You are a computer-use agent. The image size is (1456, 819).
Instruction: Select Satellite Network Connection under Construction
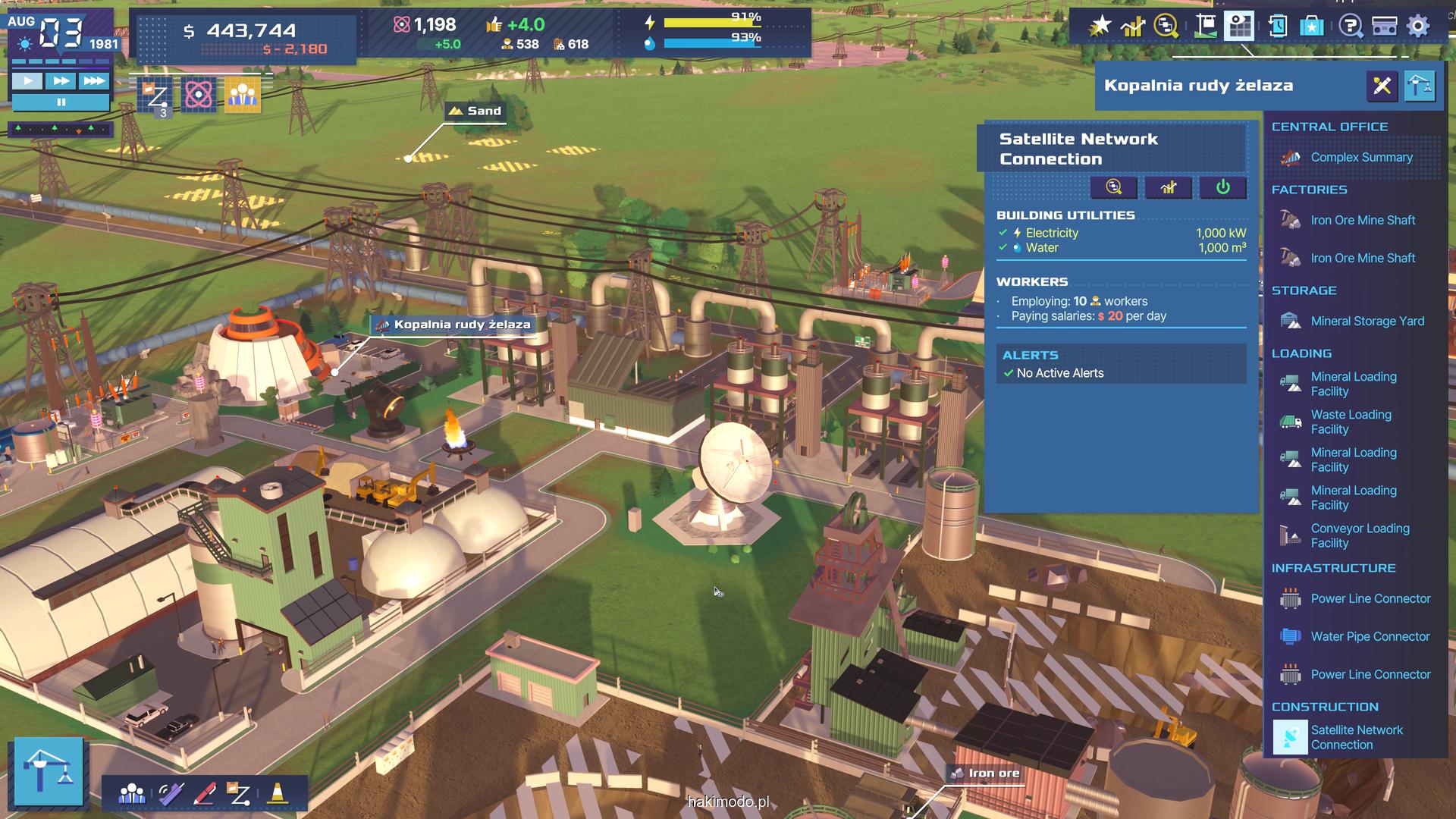click(1356, 737)
